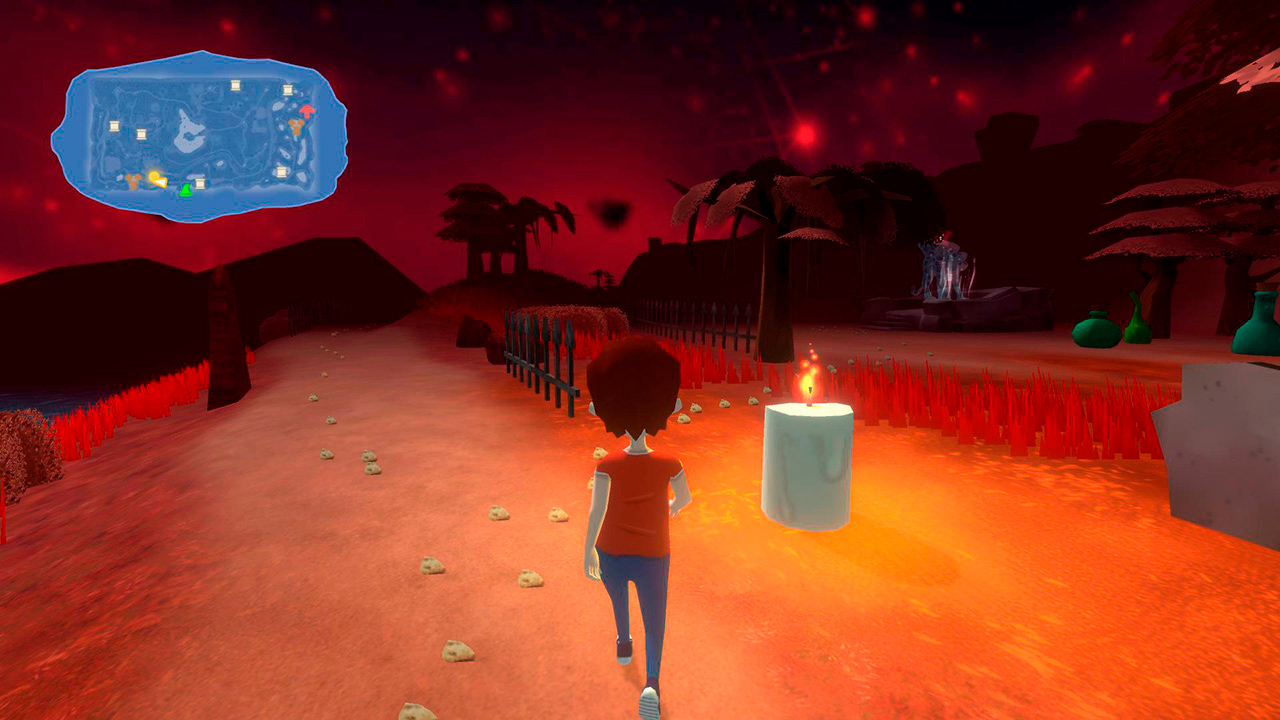The width and height of the screenshot is (1280, 720).
Task: Click the leftmost scroll marker on the minimap
Action: 115,126
